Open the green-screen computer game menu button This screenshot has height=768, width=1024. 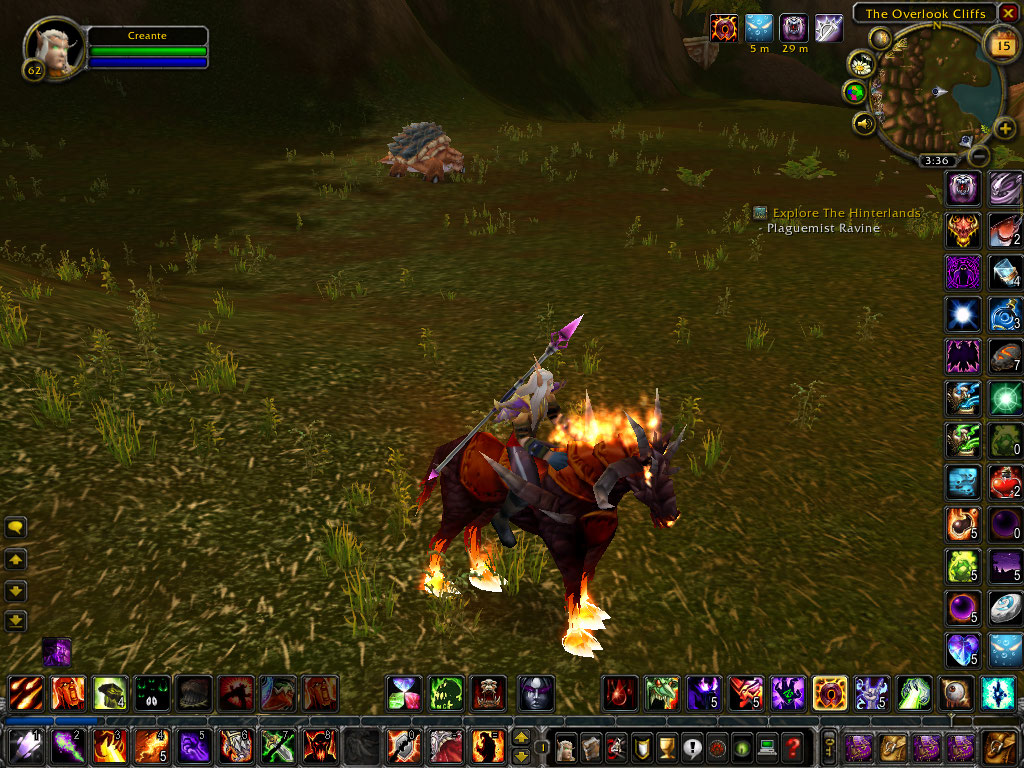[x=767, y=747]
